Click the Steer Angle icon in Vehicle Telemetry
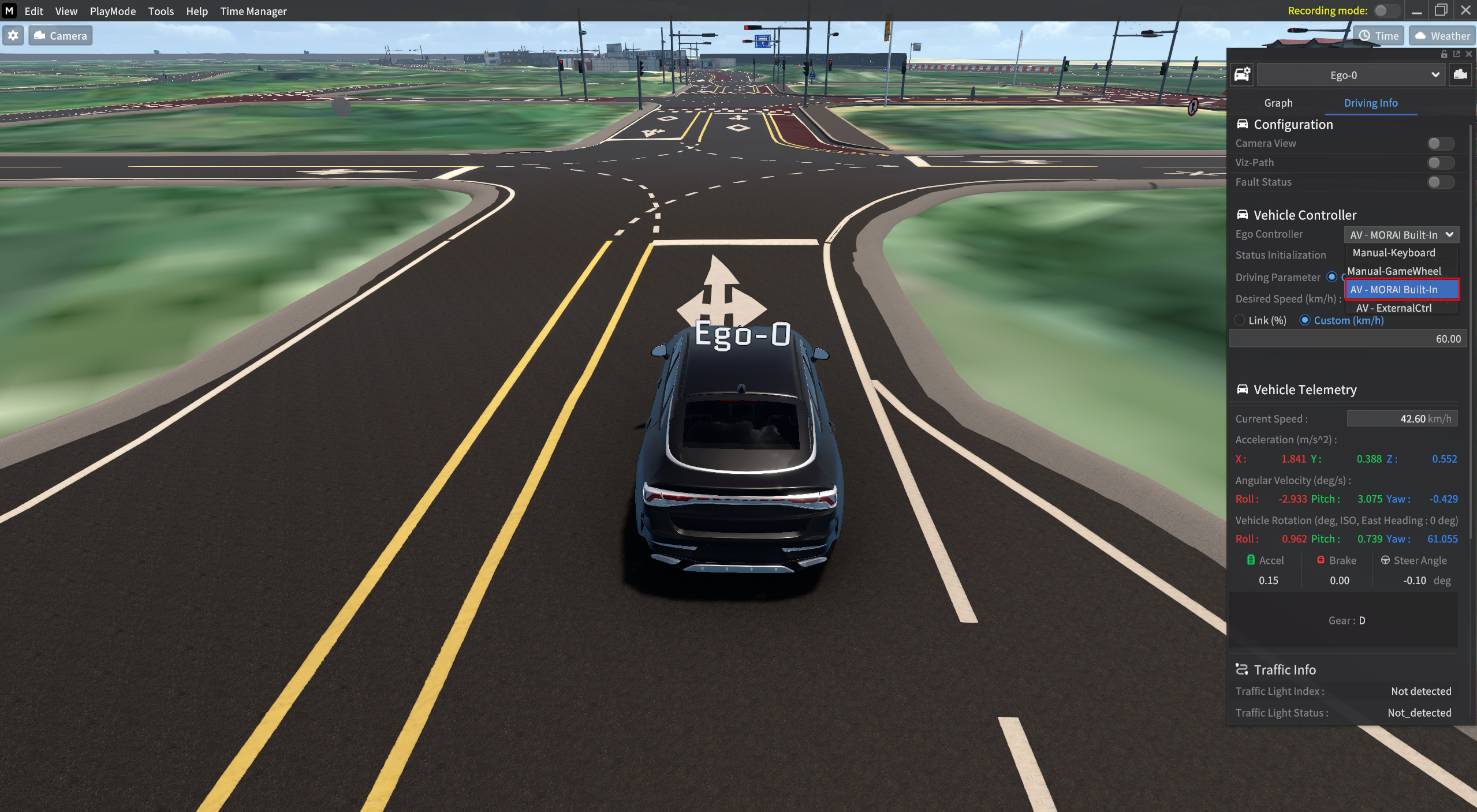This screenshot has height=812, width=1477. (1386, 560)
